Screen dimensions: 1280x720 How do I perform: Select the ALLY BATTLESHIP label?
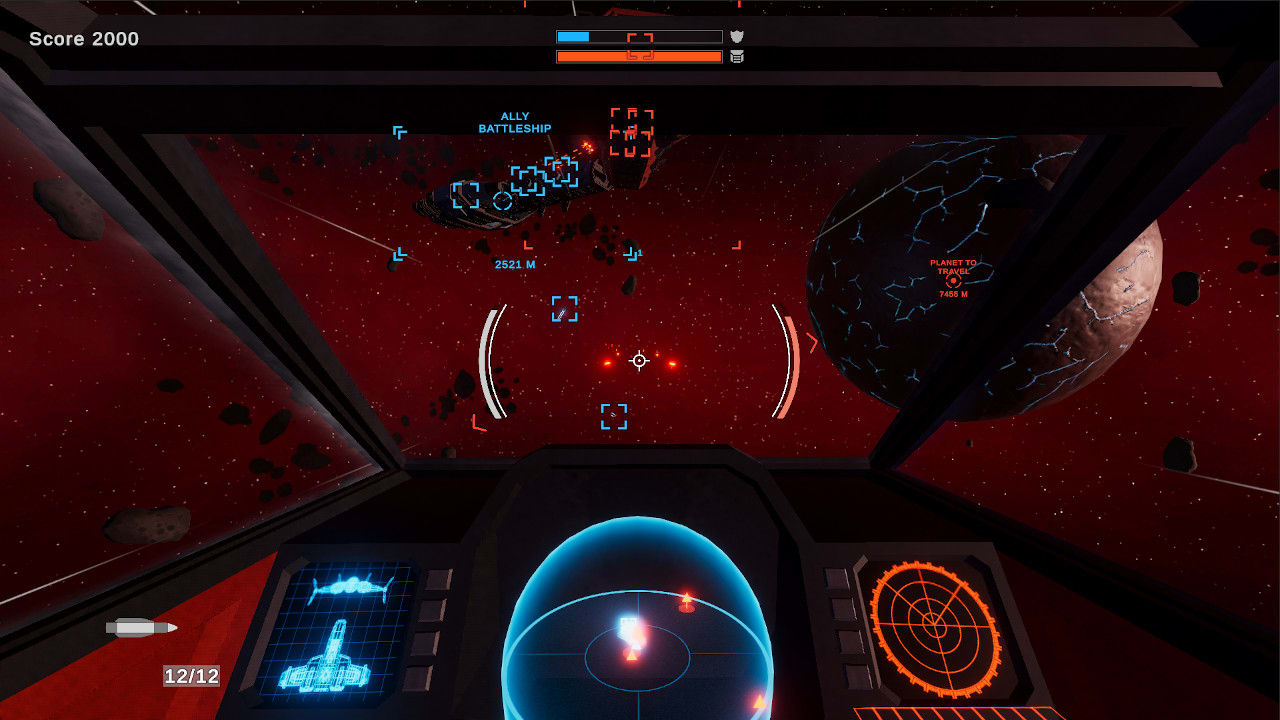pyautogui.click(x=514, y=122)
